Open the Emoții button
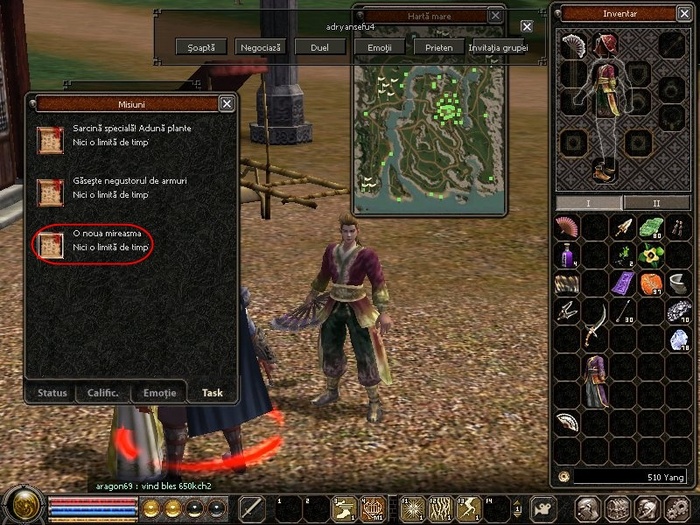700x525 pixels. point(379,47)
